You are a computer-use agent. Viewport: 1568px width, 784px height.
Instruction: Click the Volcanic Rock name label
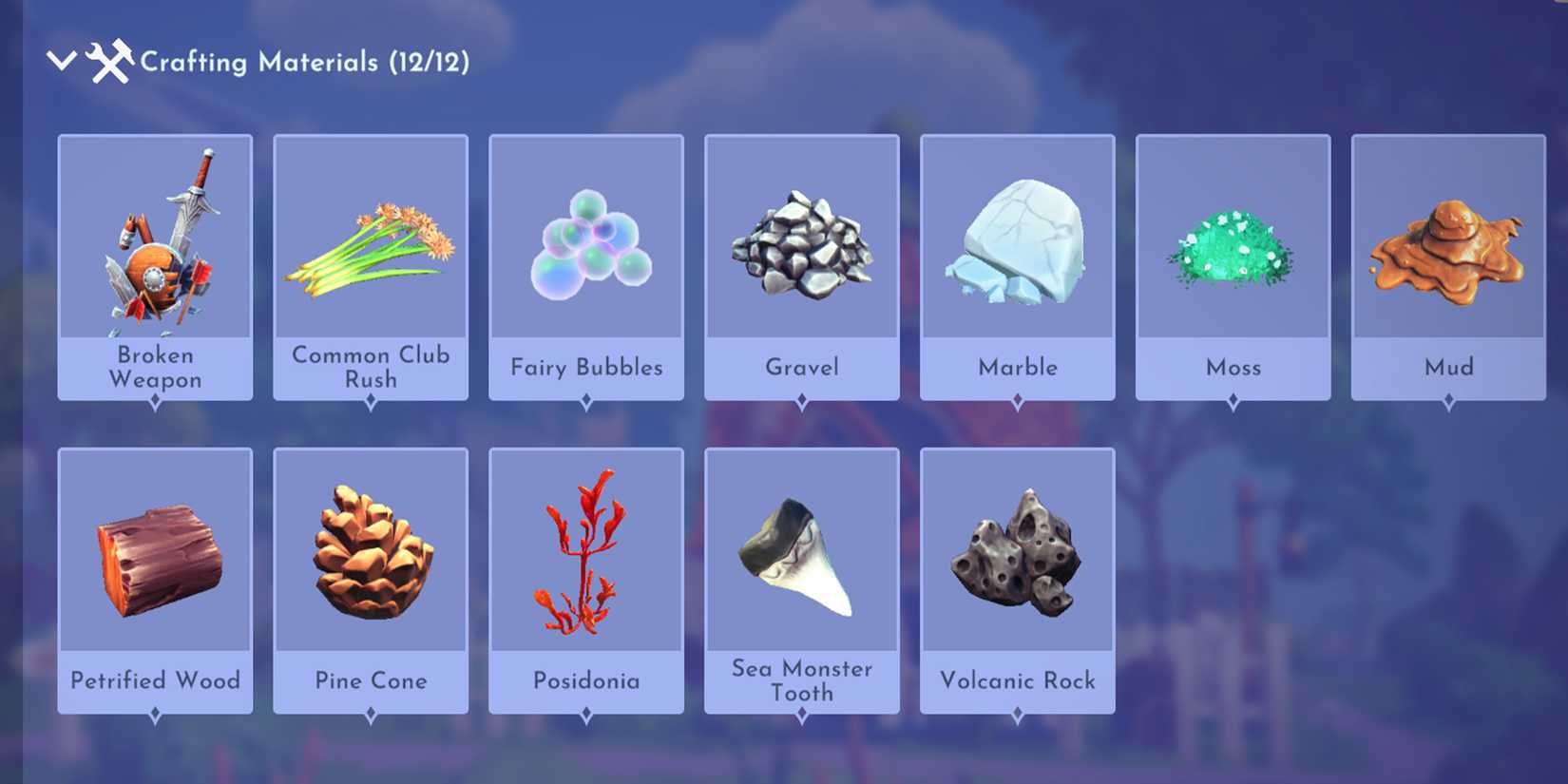[x=1018, y=680]
